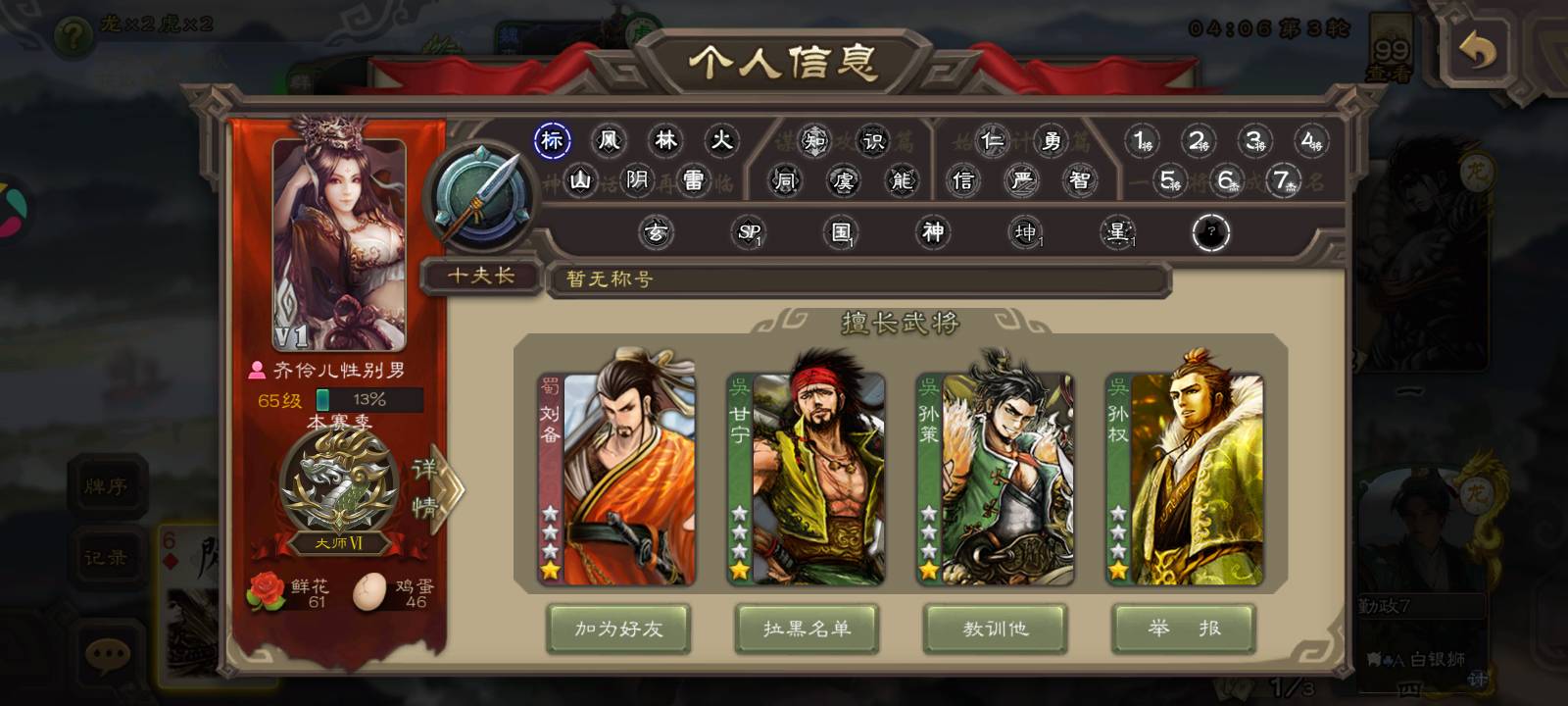Switch to the 标 standard pack tab
The image size is (1568, 706).
[553, 140]
